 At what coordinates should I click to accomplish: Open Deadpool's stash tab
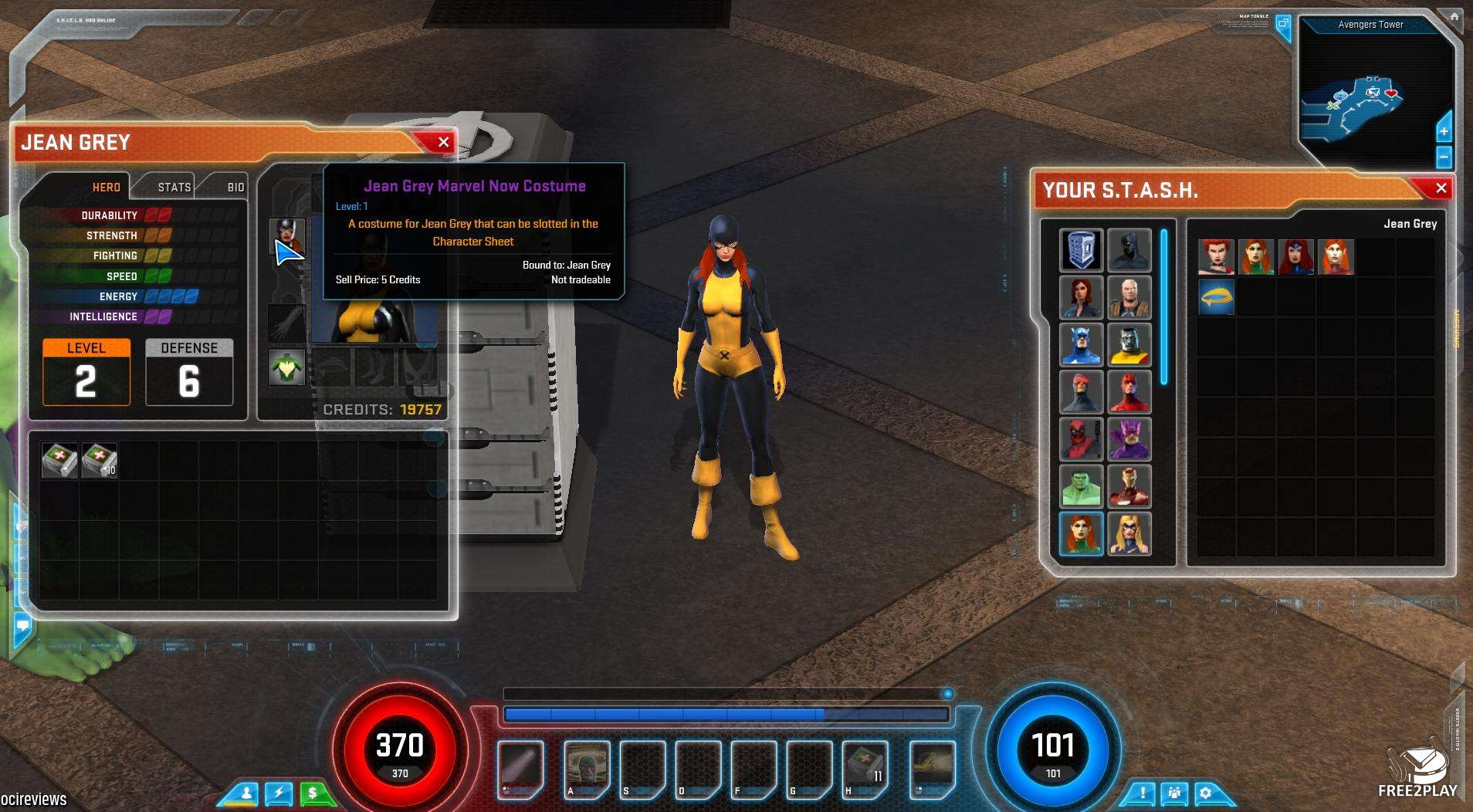(x=1081, y=438)
